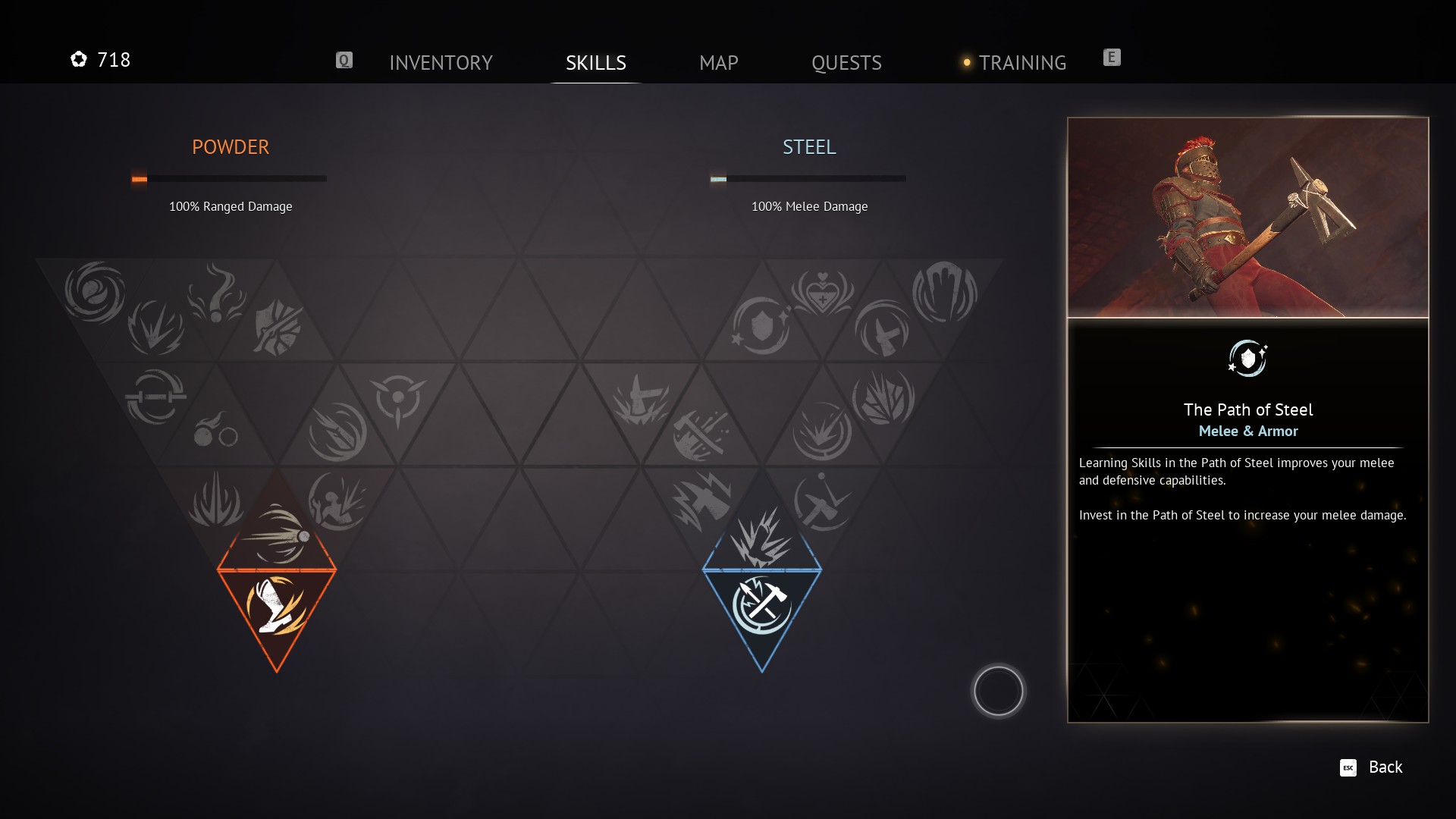Select the heart with wings Steel skill
Screen dimensions: 1456x819
click(x=822, y=292)
